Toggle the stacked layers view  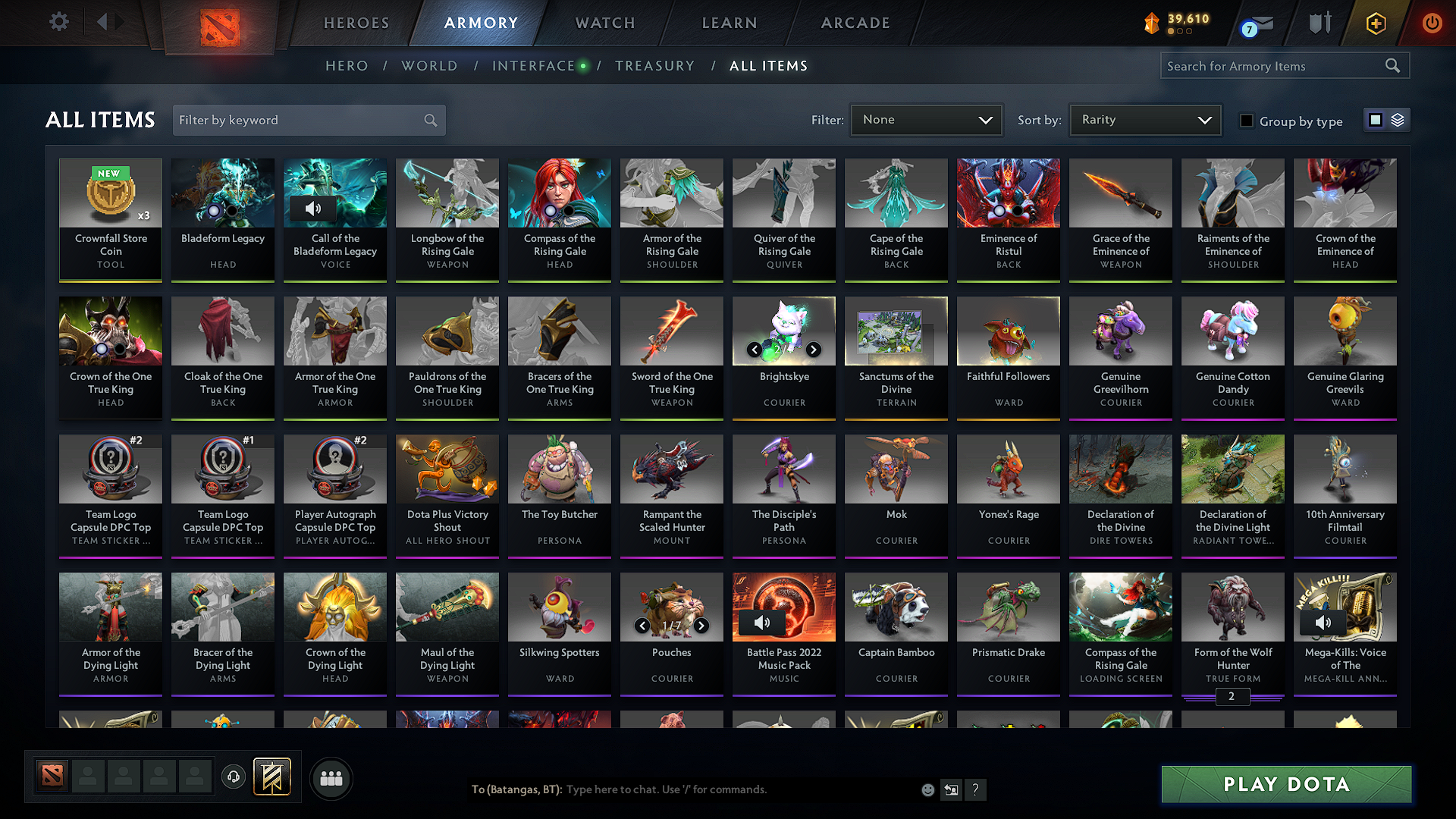(x=1396, y=119)
